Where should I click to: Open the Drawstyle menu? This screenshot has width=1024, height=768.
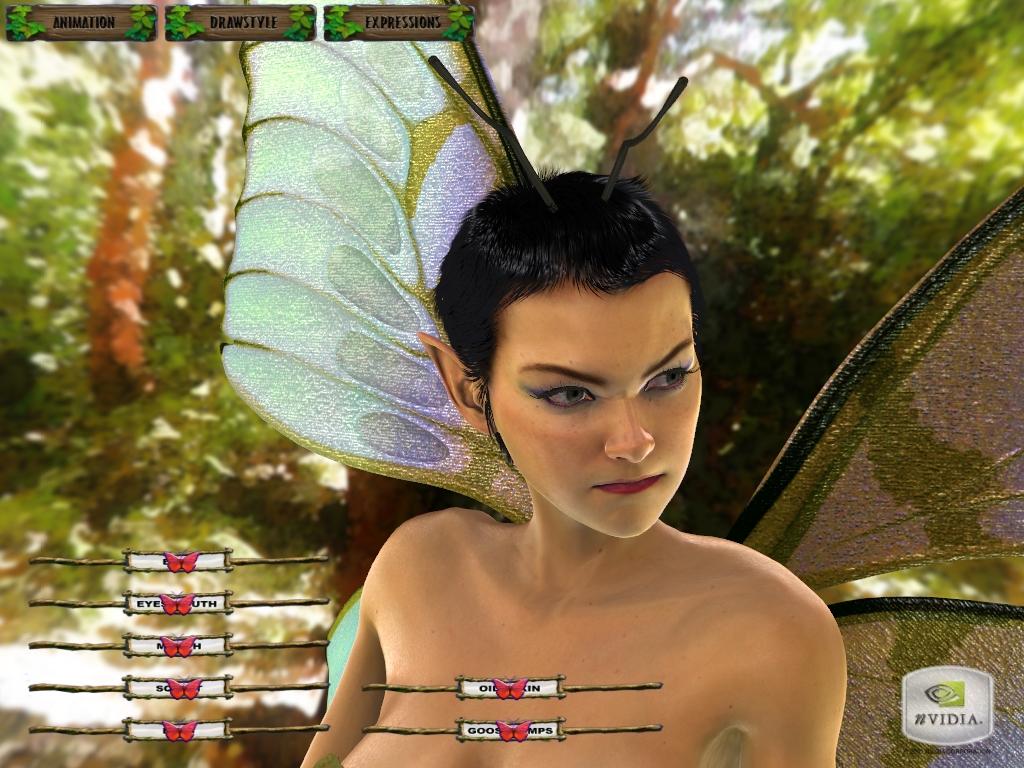[240, 22]
